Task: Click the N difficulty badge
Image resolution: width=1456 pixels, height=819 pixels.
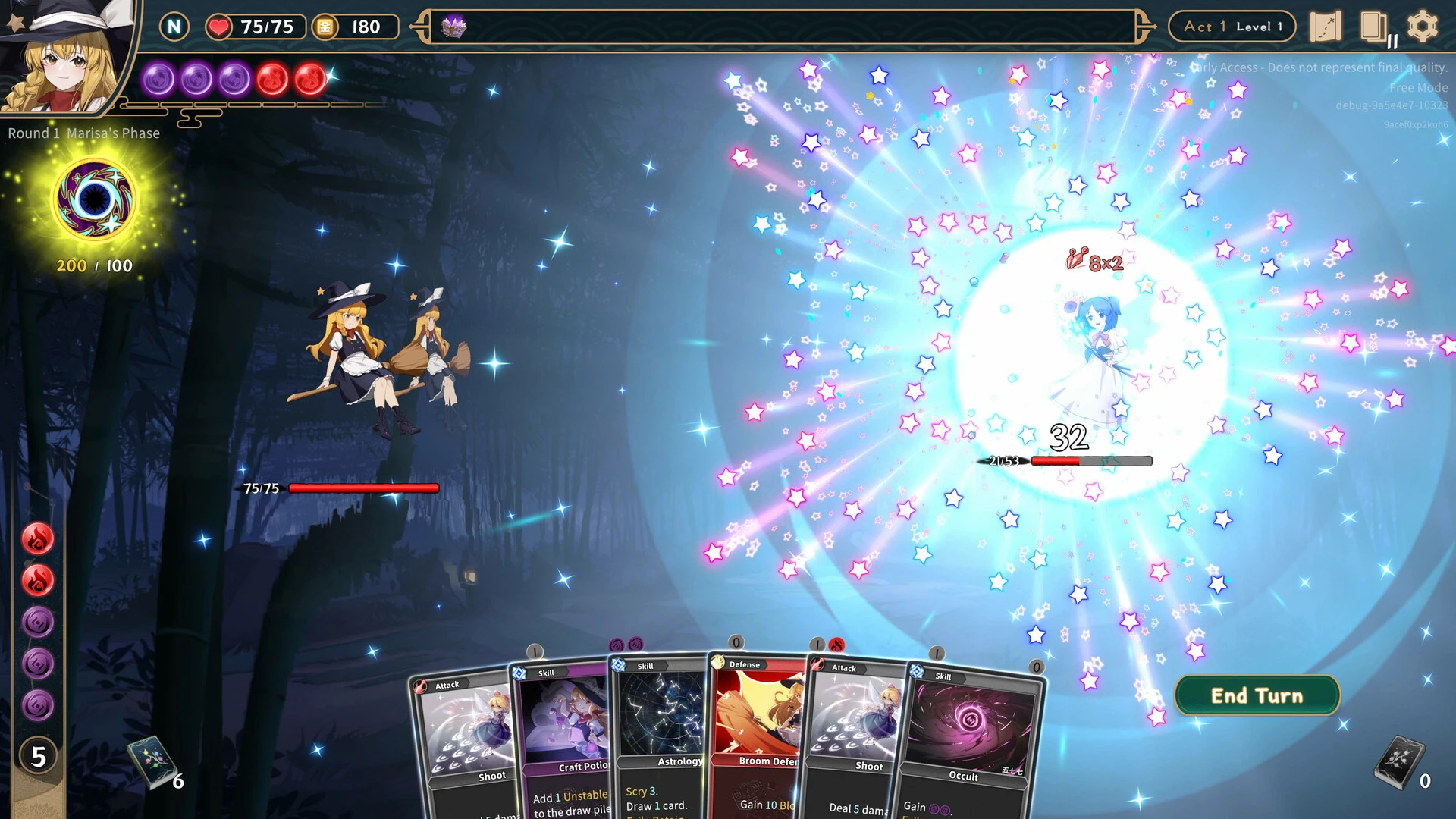Action: [x=174, y=27]
